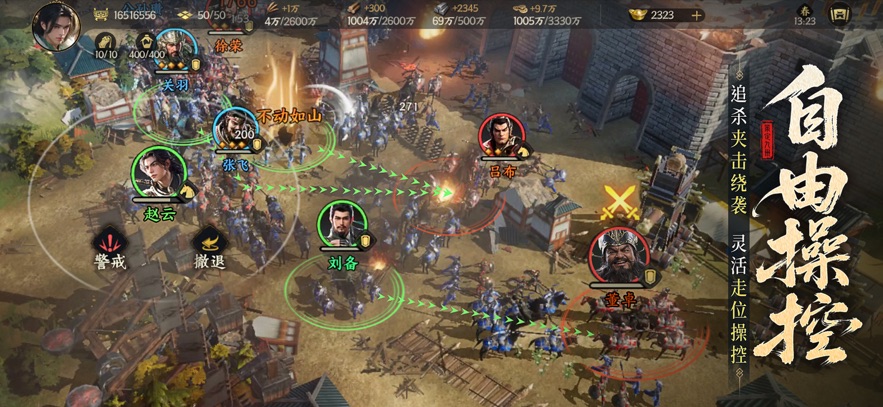The image size is (883, 407).
Task: Add gold ingots with the plus button
Action: point(696,15)
